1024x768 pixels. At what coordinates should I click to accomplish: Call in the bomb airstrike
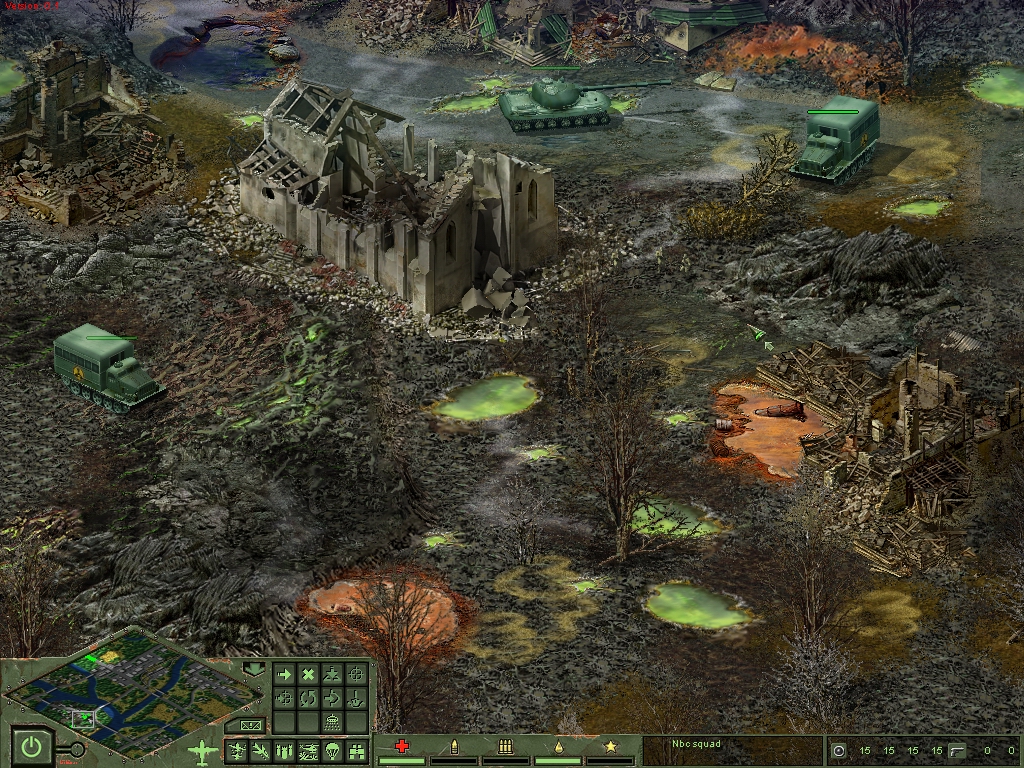(x=284, y=751)
